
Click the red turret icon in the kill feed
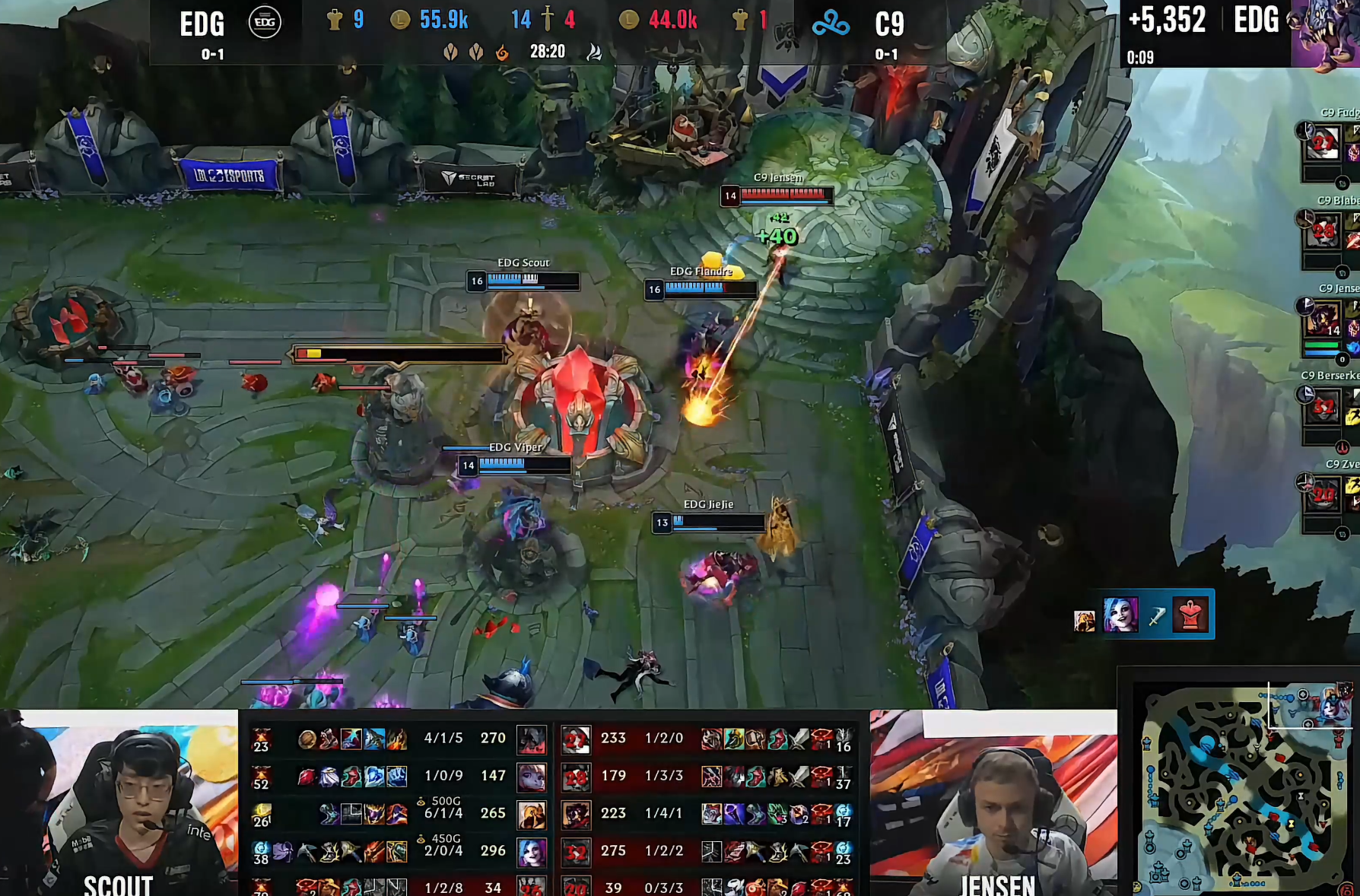[x=1190, y=615]
